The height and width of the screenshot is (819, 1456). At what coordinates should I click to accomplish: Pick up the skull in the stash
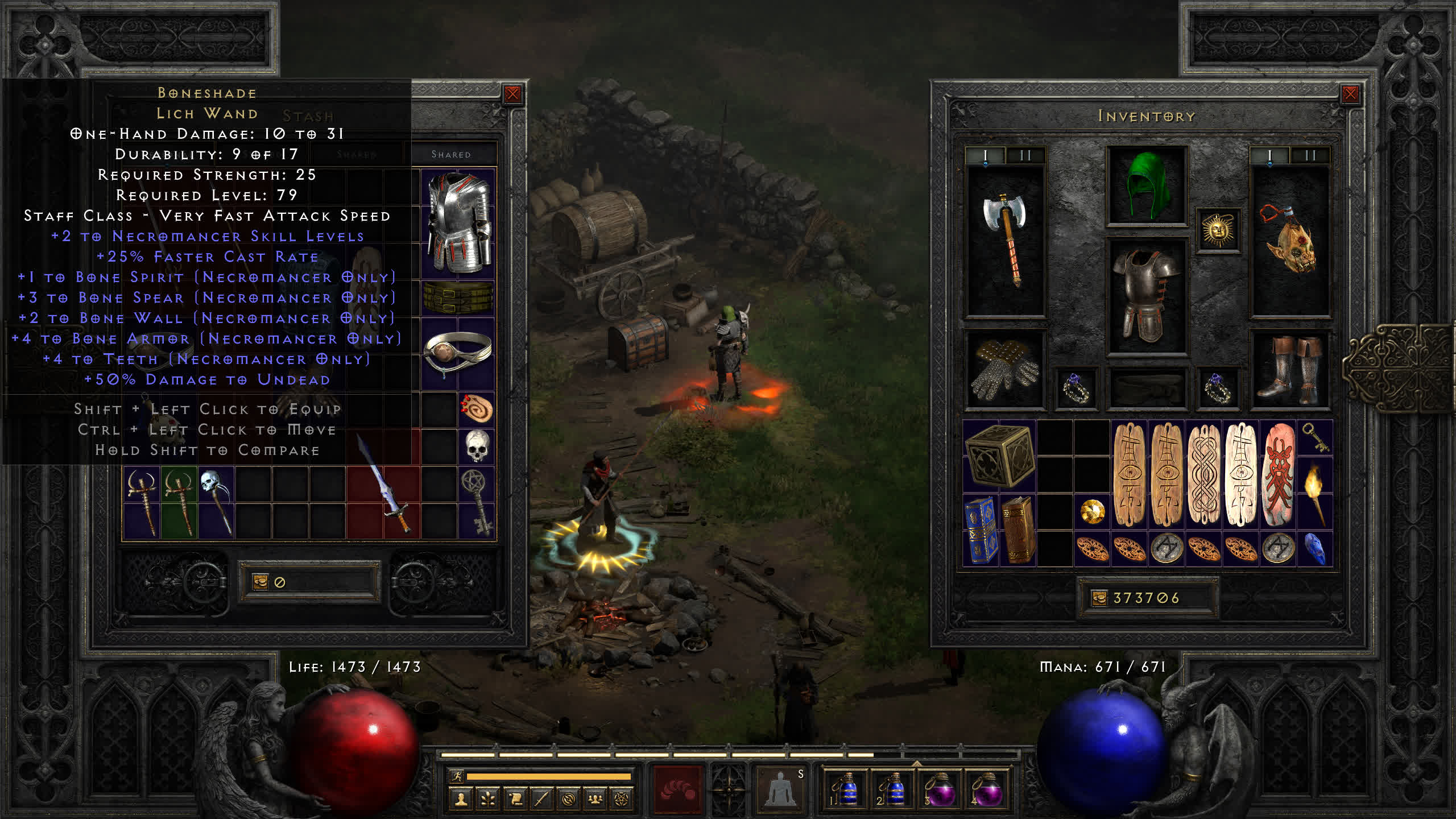(477, 446)
